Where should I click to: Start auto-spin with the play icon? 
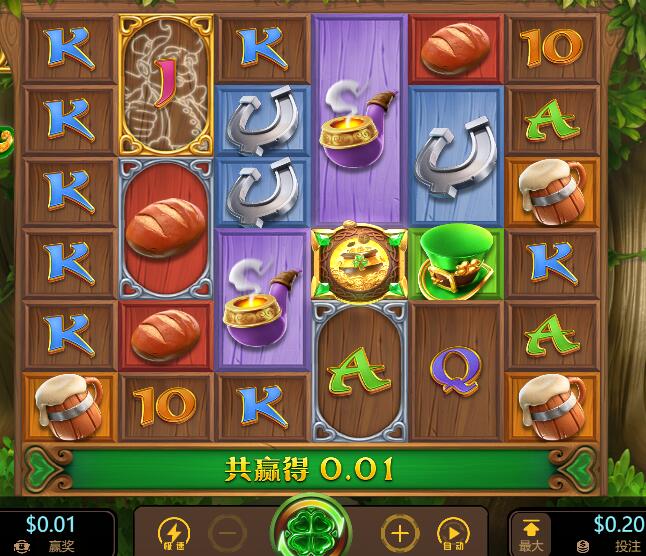pos(452,533)
